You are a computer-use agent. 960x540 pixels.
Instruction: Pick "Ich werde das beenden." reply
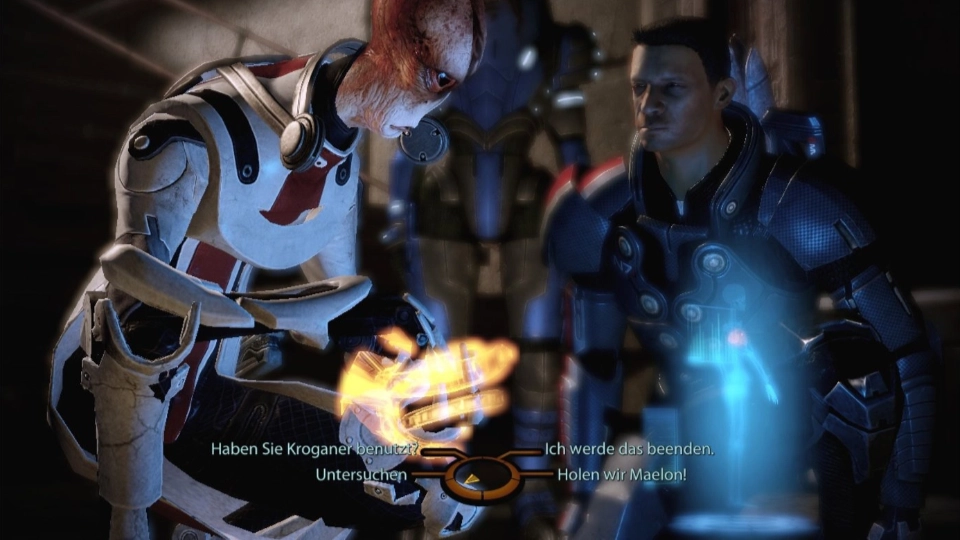point(629,450)
